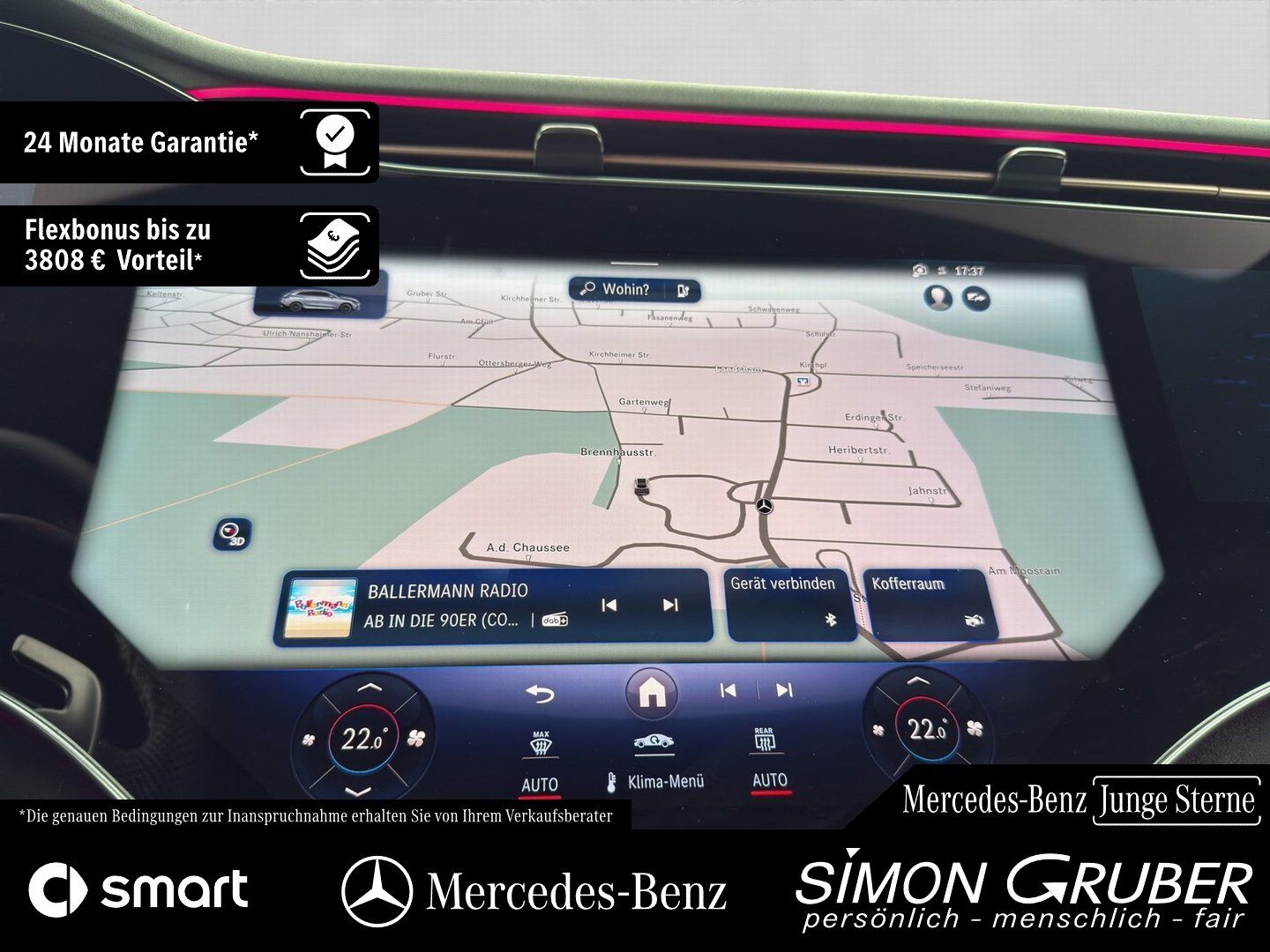
Task: Toggle MAX windshield defrost
Action: click(540, 743)
